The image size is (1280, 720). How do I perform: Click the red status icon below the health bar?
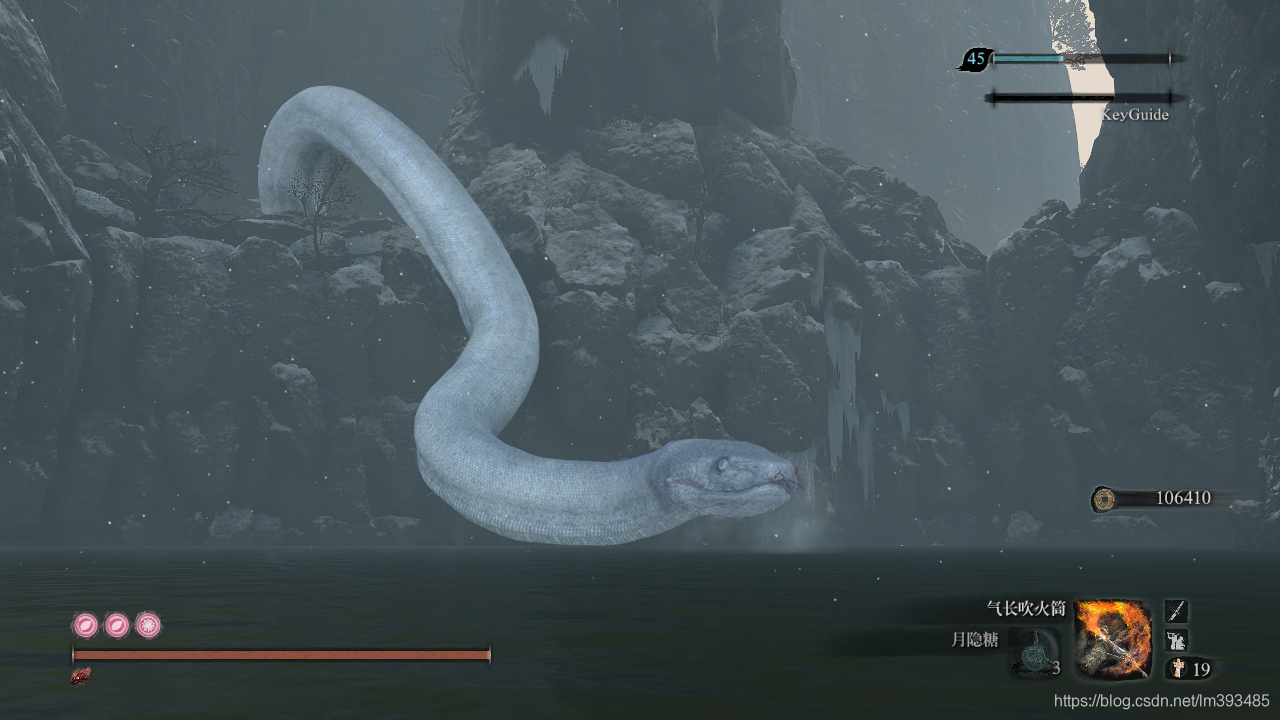(x=81, y=676)
